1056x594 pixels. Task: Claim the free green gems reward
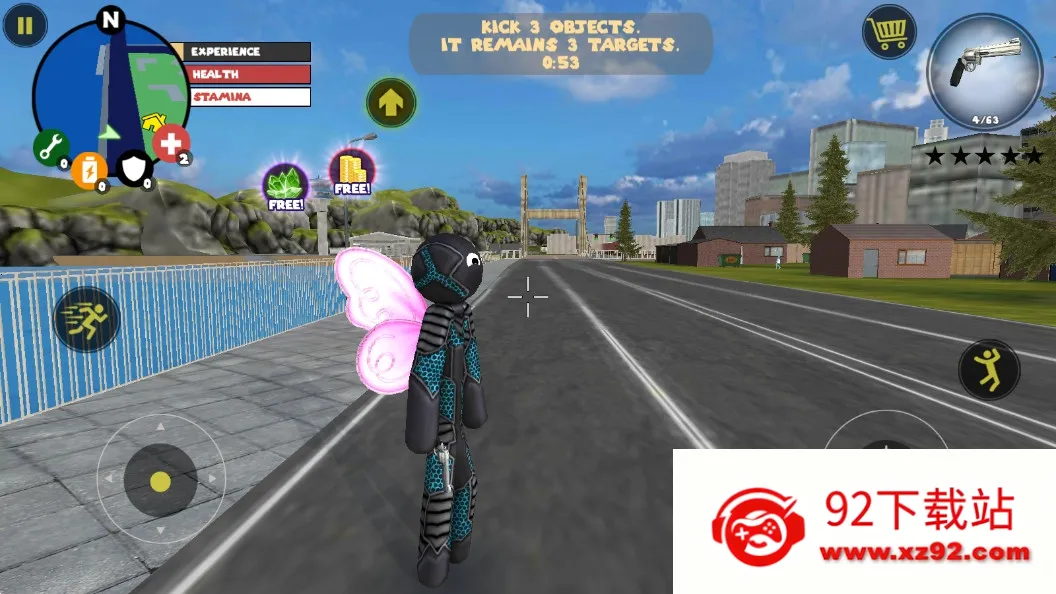coord(285,185)
